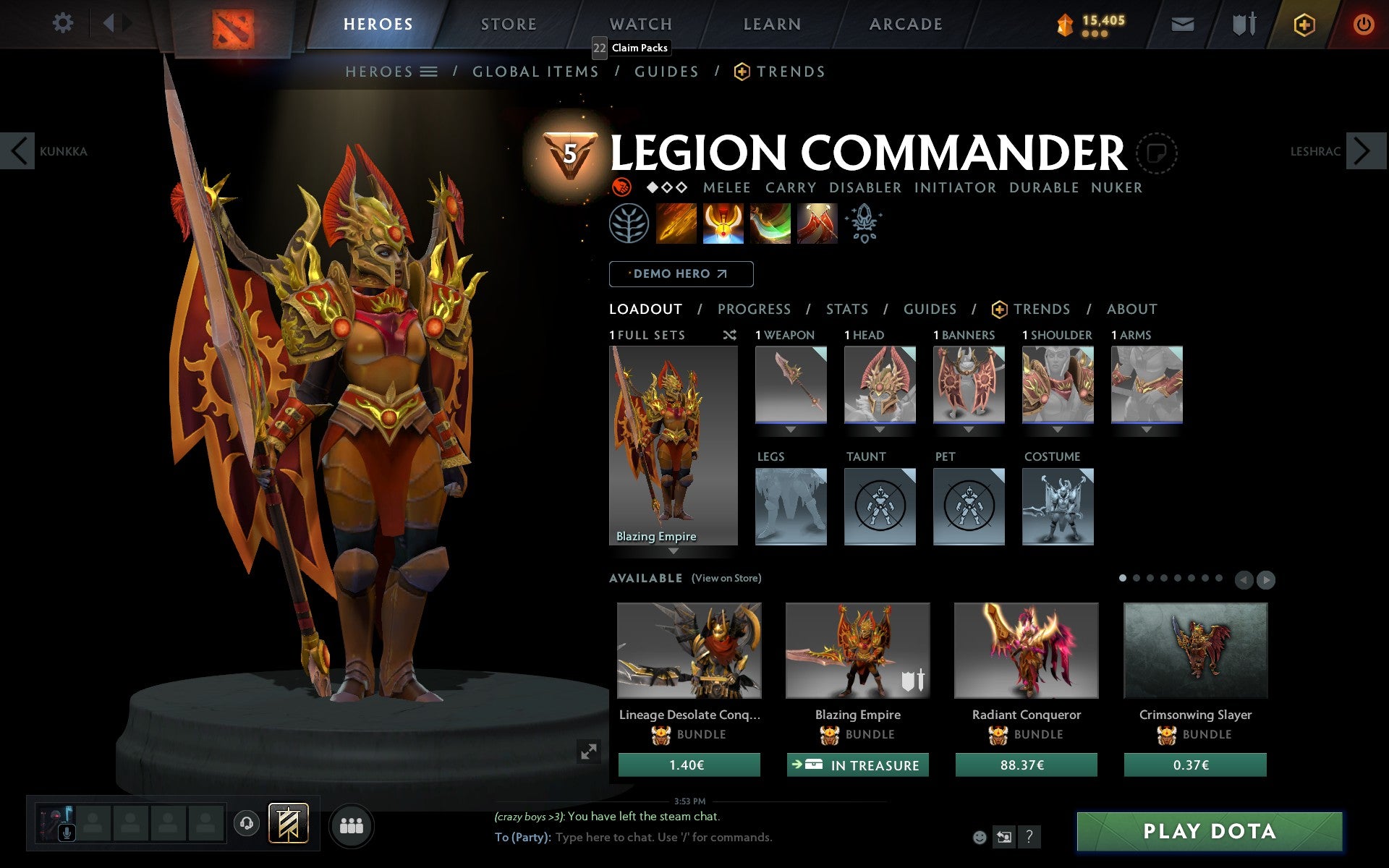Select the Duel ability icon
Viewport: 1389px width, 868px height.
[817, 224]
